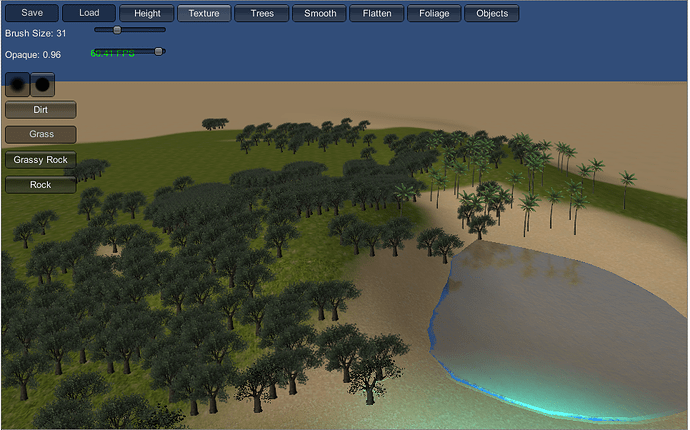Screen dimensions: 690x430
Task: Pick the Grassy Rock texture
Action: point(41,160)
